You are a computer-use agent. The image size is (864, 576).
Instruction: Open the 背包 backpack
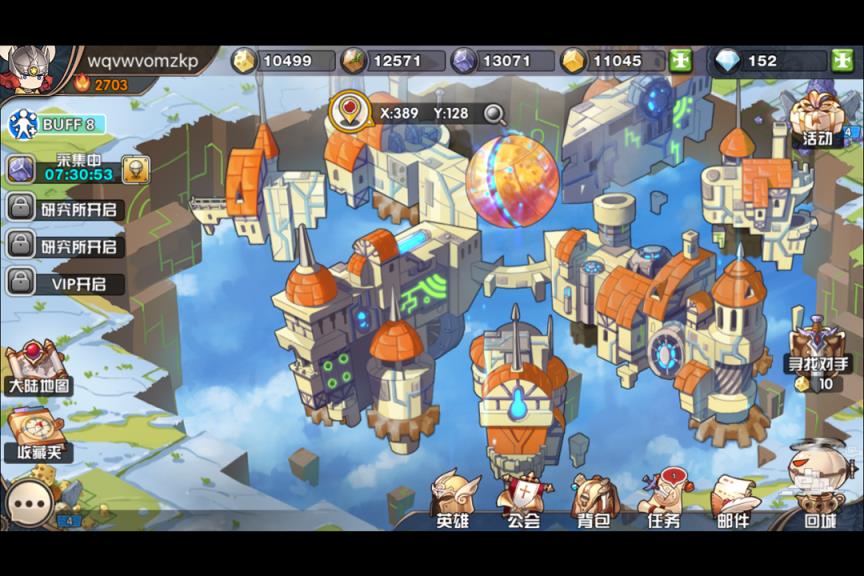(592, 502)
